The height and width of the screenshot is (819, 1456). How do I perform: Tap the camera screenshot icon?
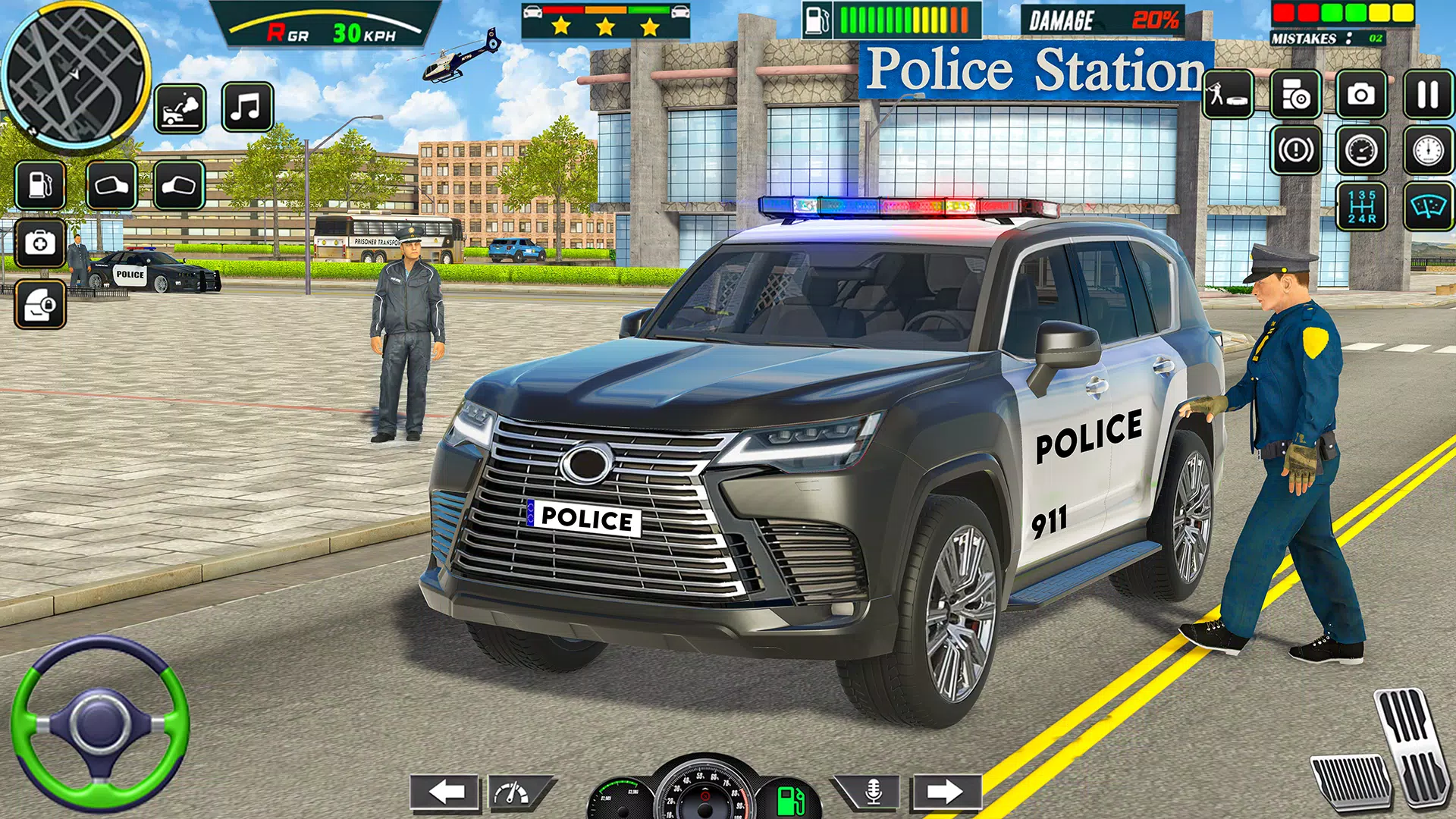(x=1361, y=95)
